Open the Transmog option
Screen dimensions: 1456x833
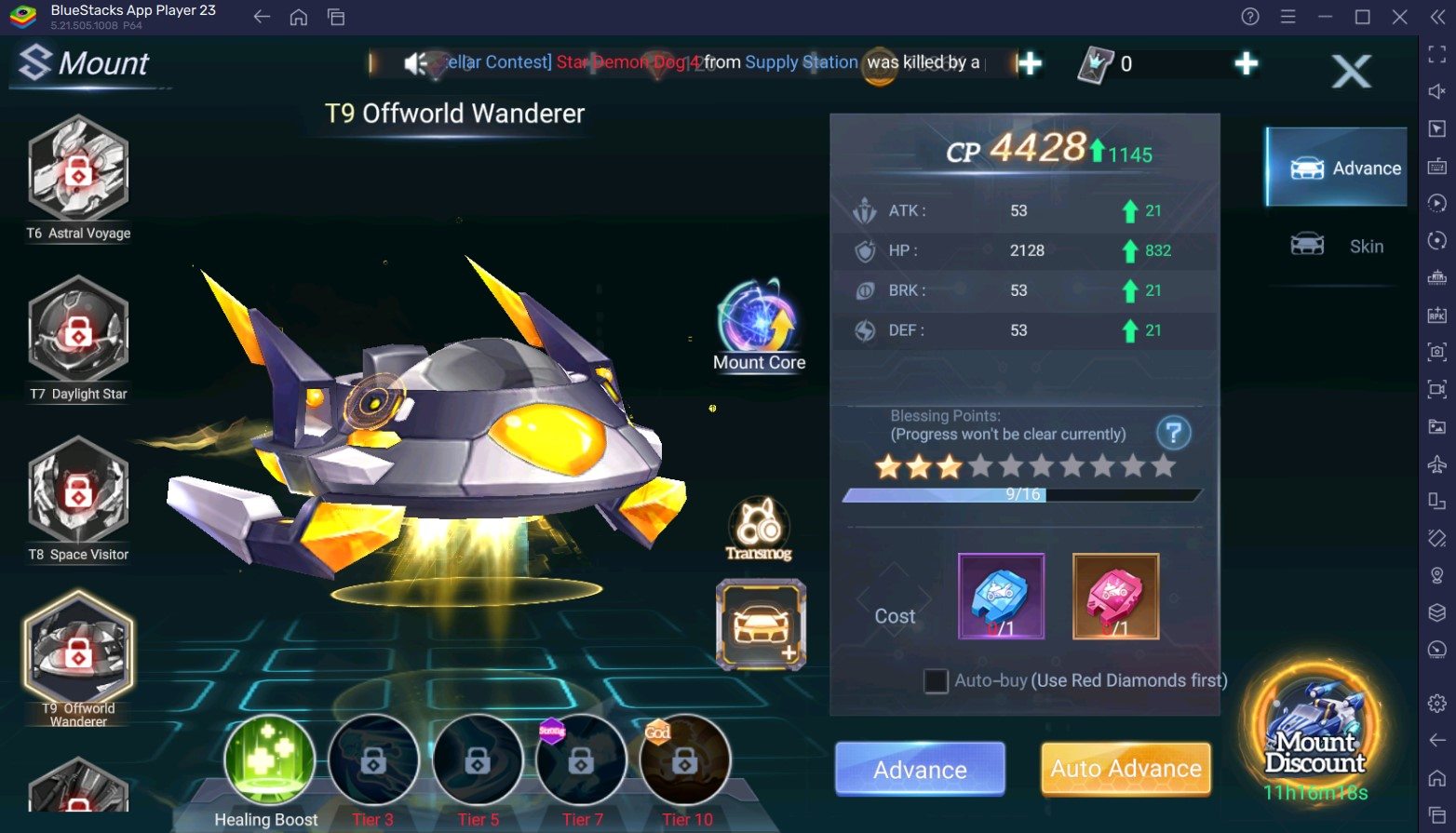click(x=759, y=526)
